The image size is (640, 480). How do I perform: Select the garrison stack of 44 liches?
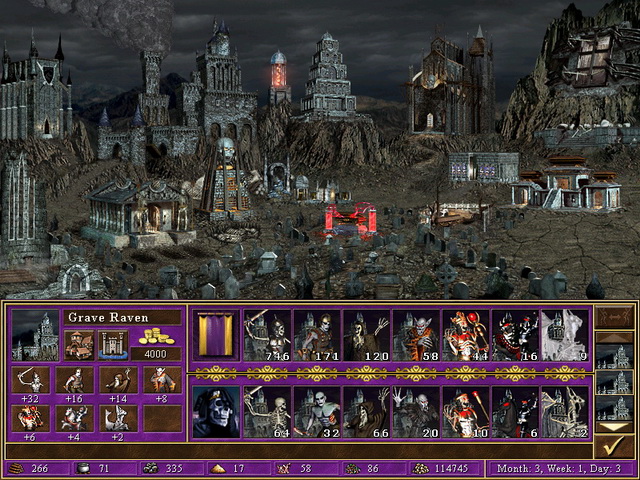(x=465, y=335)
